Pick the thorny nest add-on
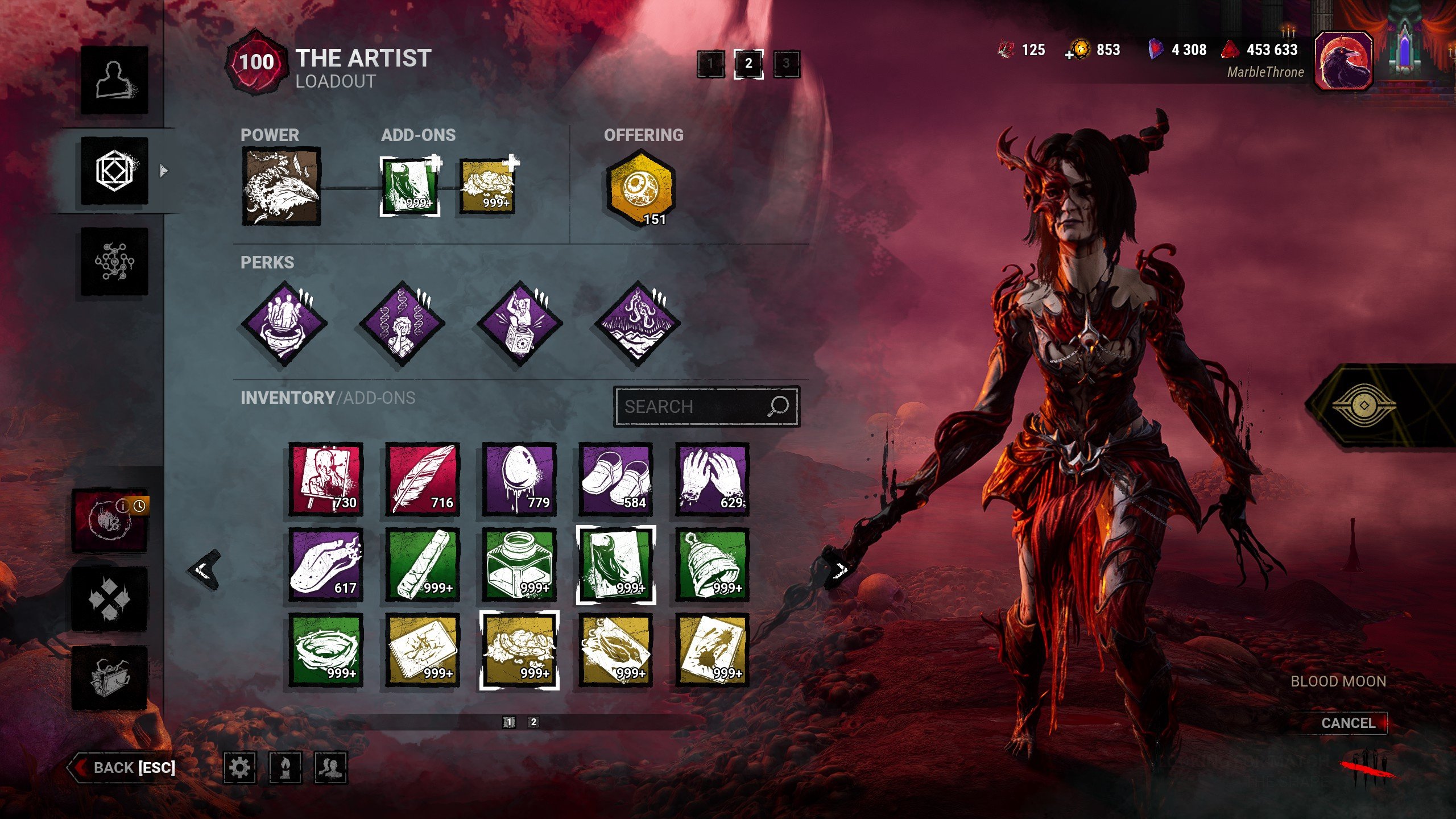 point(325,650)
